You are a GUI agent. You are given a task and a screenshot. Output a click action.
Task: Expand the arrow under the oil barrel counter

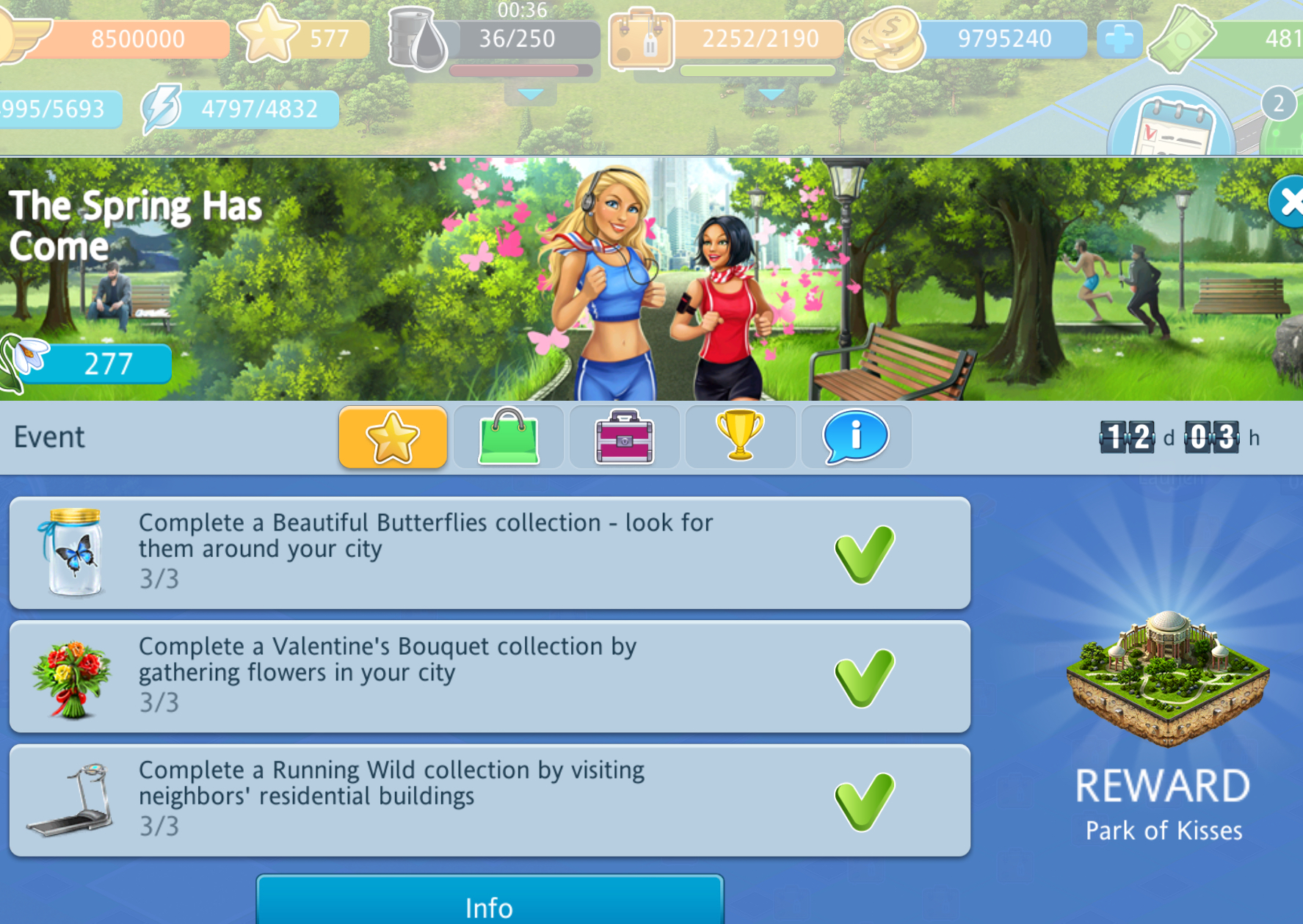(530, 95)
